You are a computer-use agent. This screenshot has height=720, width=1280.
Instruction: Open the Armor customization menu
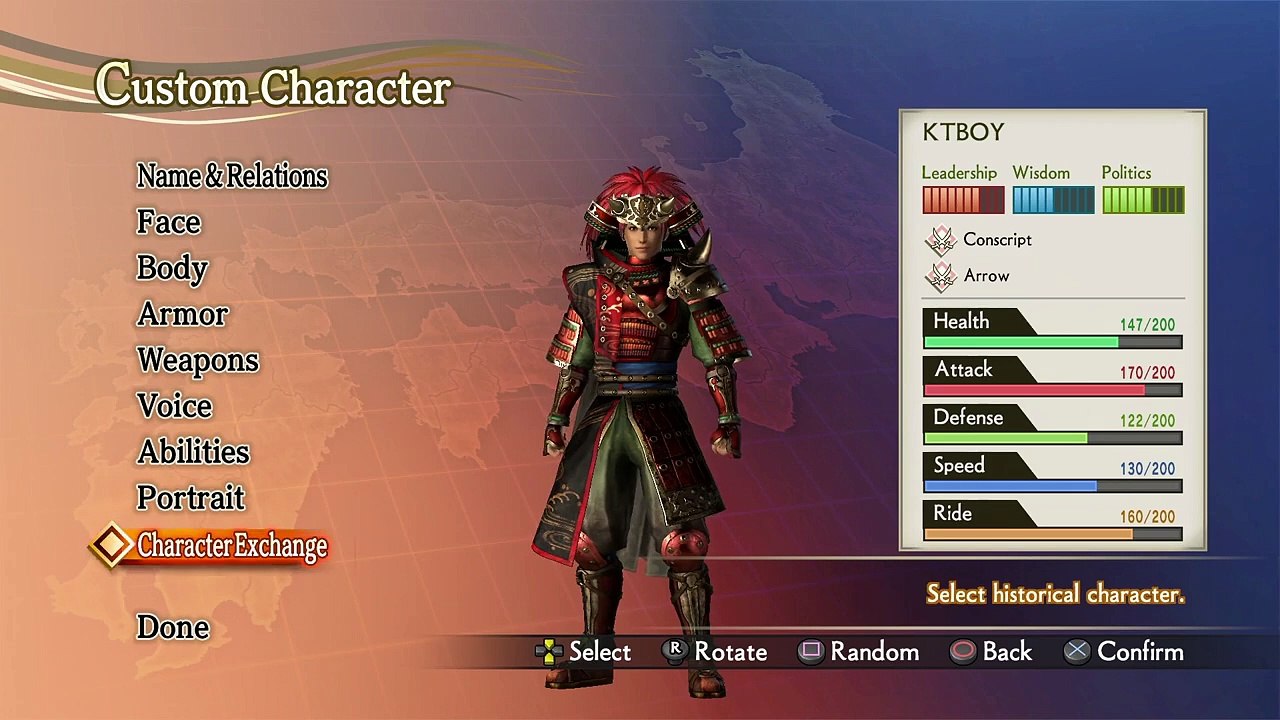183,314
